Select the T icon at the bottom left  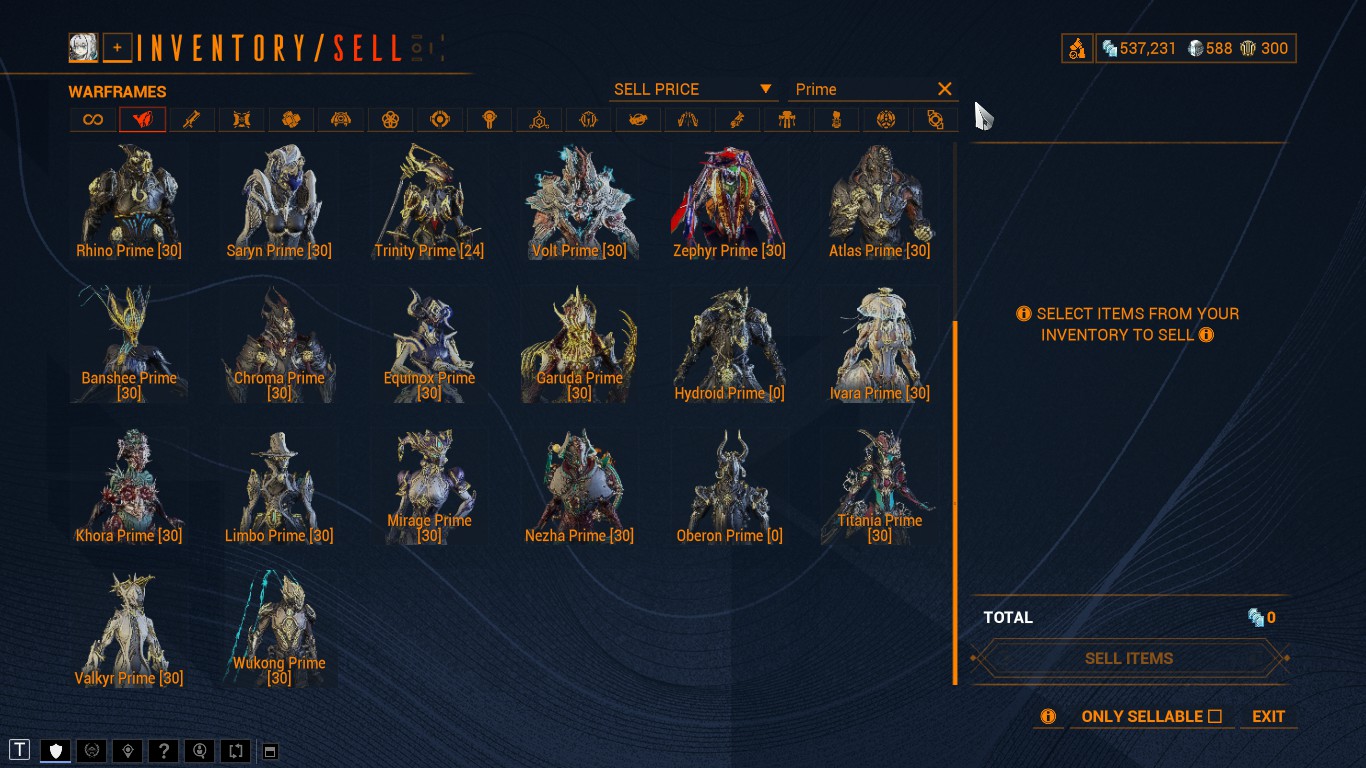coord(19,750)
